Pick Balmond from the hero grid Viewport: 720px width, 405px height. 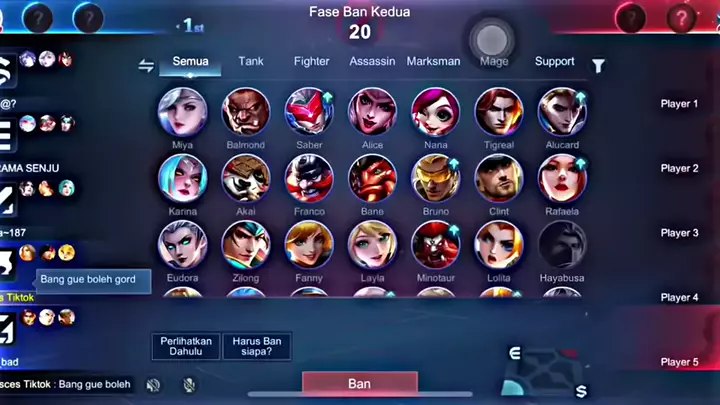[x=245, y=112]
